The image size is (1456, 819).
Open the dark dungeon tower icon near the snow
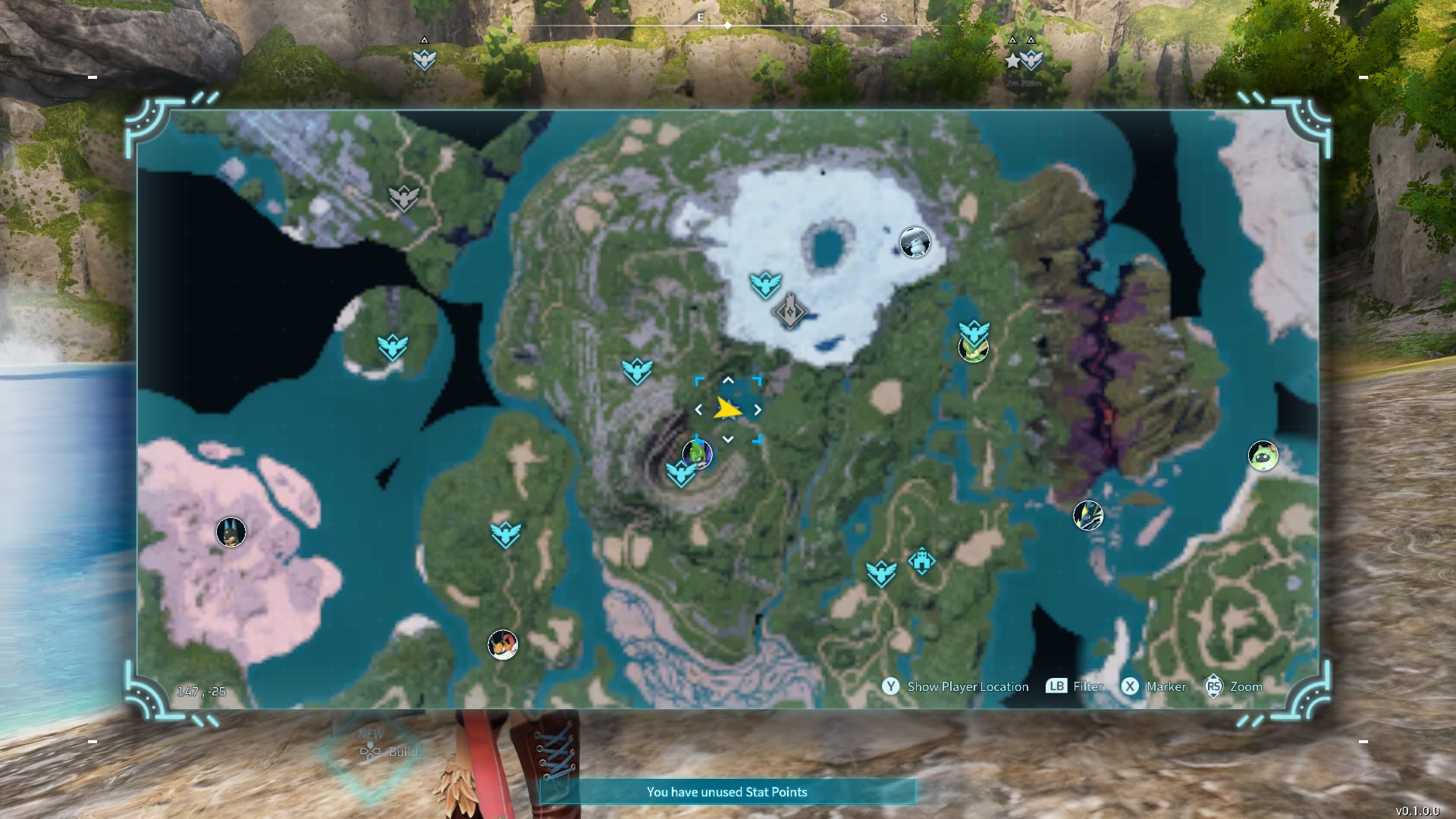point(789,312)
